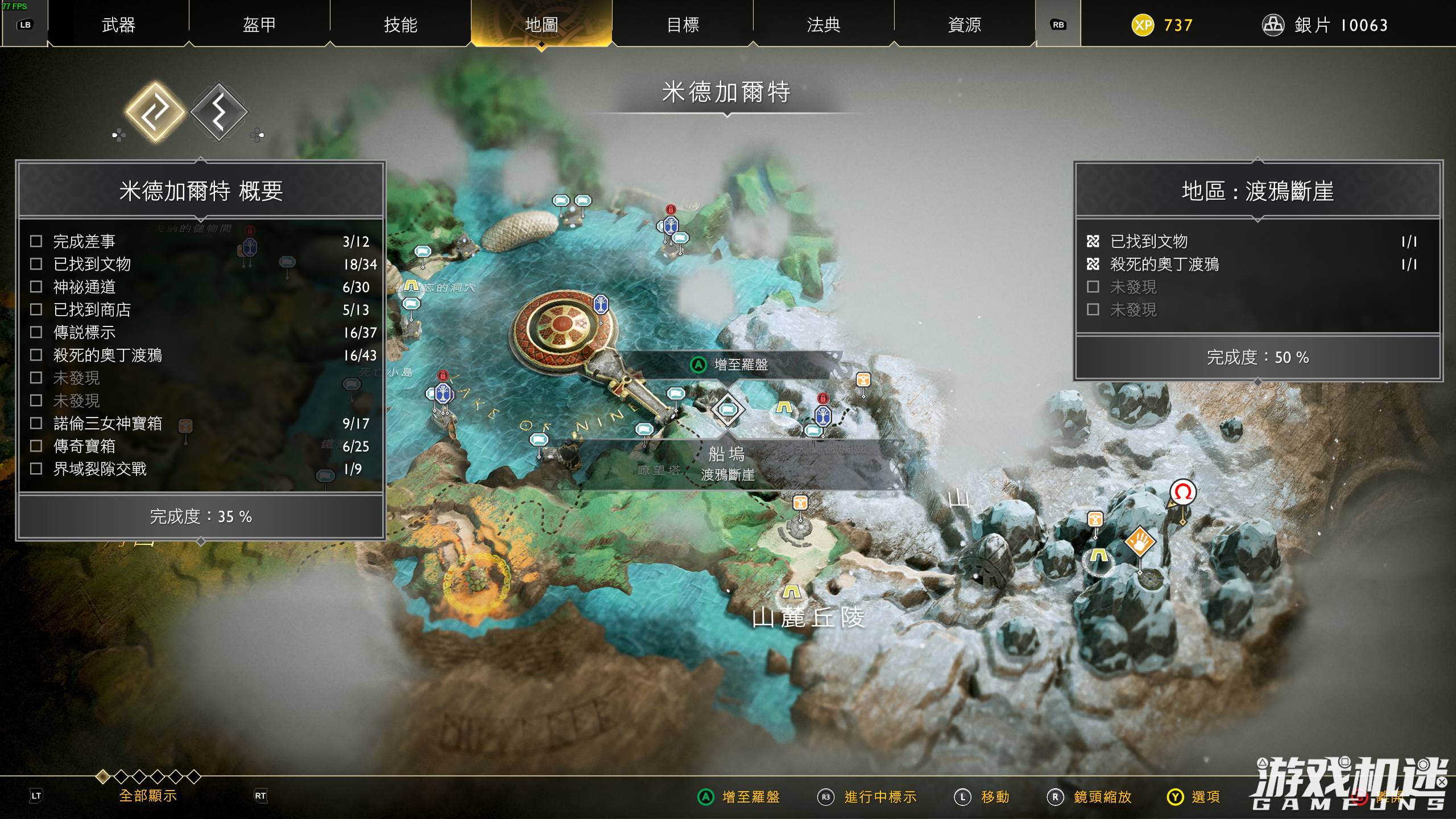The width and height of the screenshot is (1456, 819).
Task: Click the 完成度 35% completion bar
Action: coord(201,516)
